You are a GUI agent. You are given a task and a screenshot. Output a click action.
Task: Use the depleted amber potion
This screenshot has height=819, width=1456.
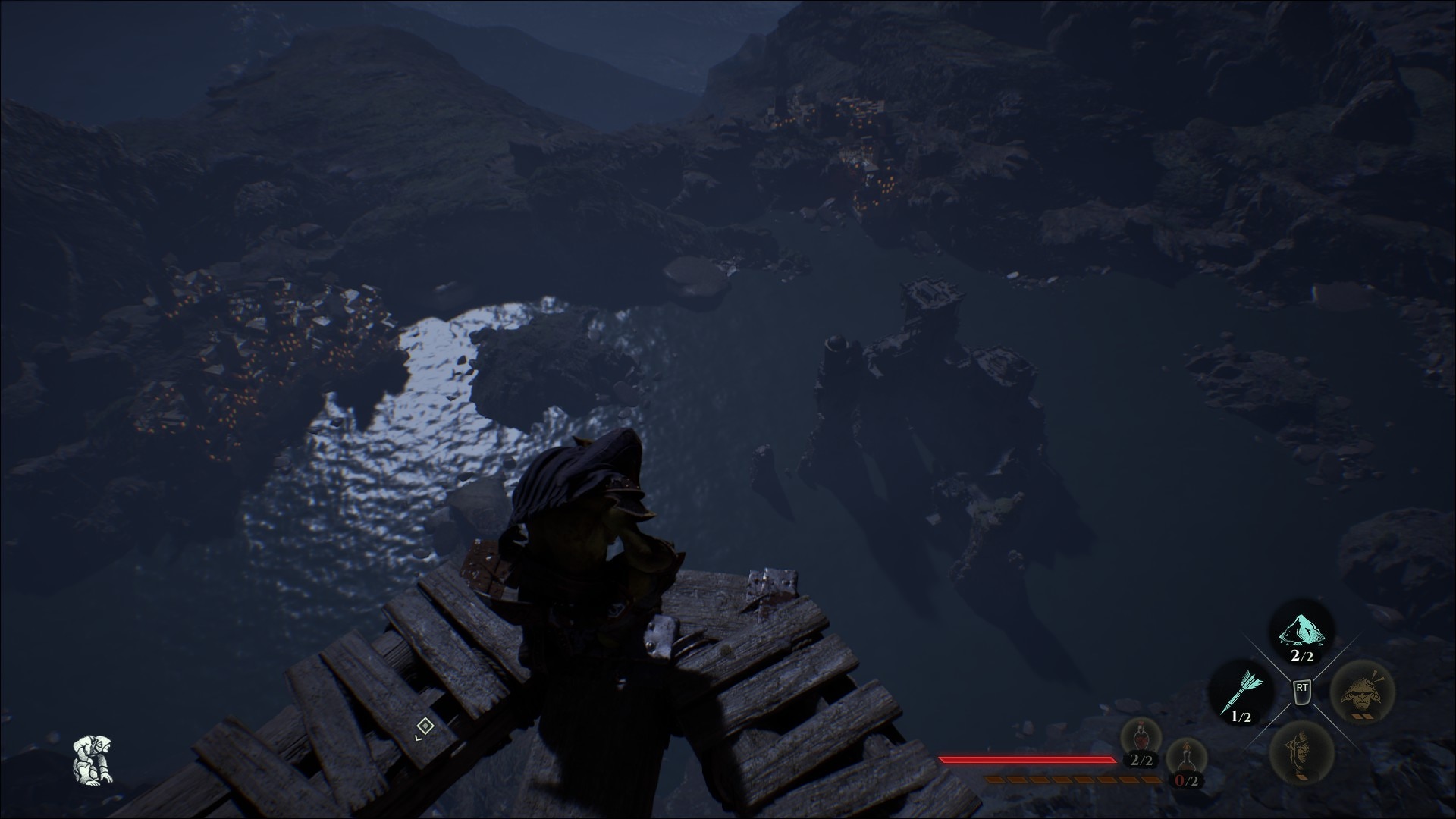[x=1187, y=759]
